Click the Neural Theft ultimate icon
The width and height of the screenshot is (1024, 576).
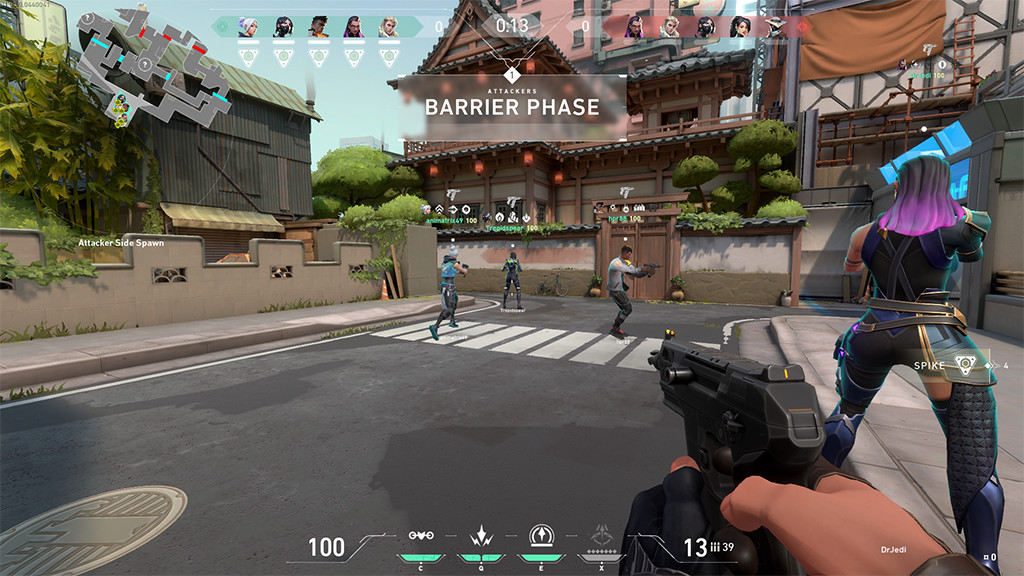601,535
